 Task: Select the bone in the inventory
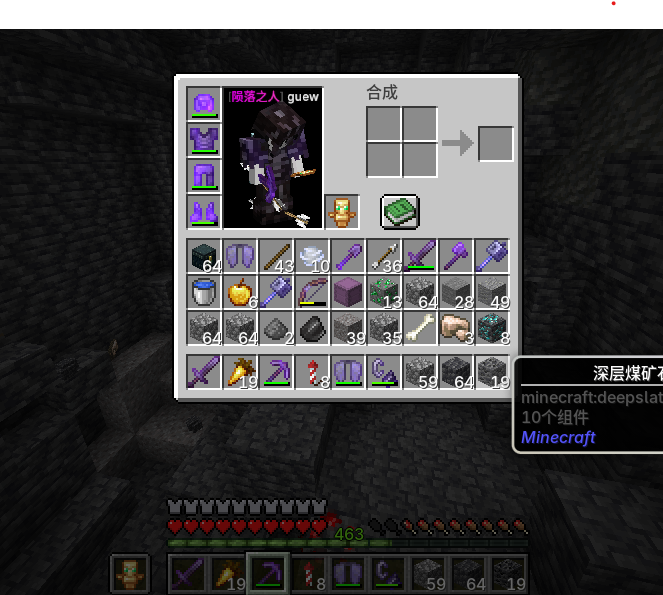click(420, 328)
